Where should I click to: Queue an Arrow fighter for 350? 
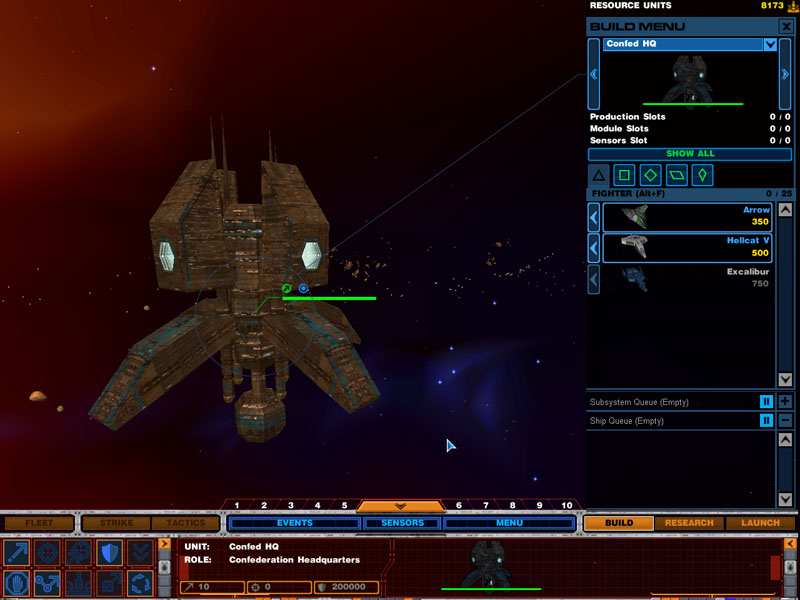tap(686, 217)
